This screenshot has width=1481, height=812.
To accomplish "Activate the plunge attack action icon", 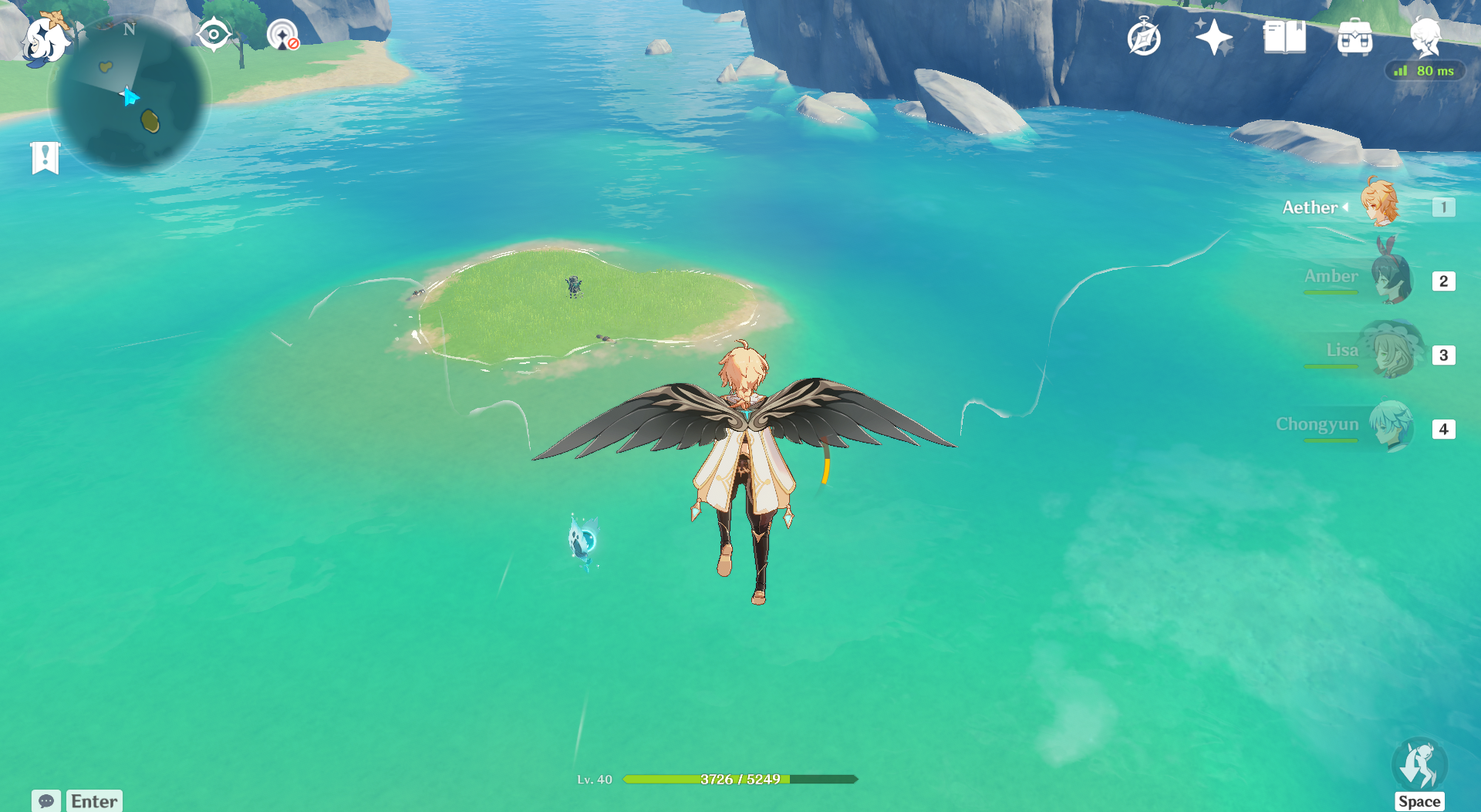I will (x=1419, y=766).
